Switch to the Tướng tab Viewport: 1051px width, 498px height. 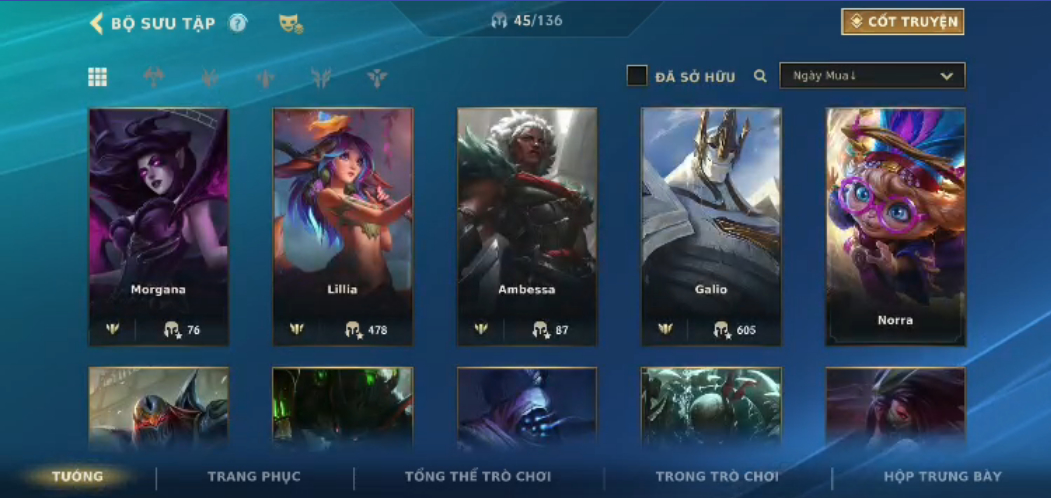click(x=78, y=476)
